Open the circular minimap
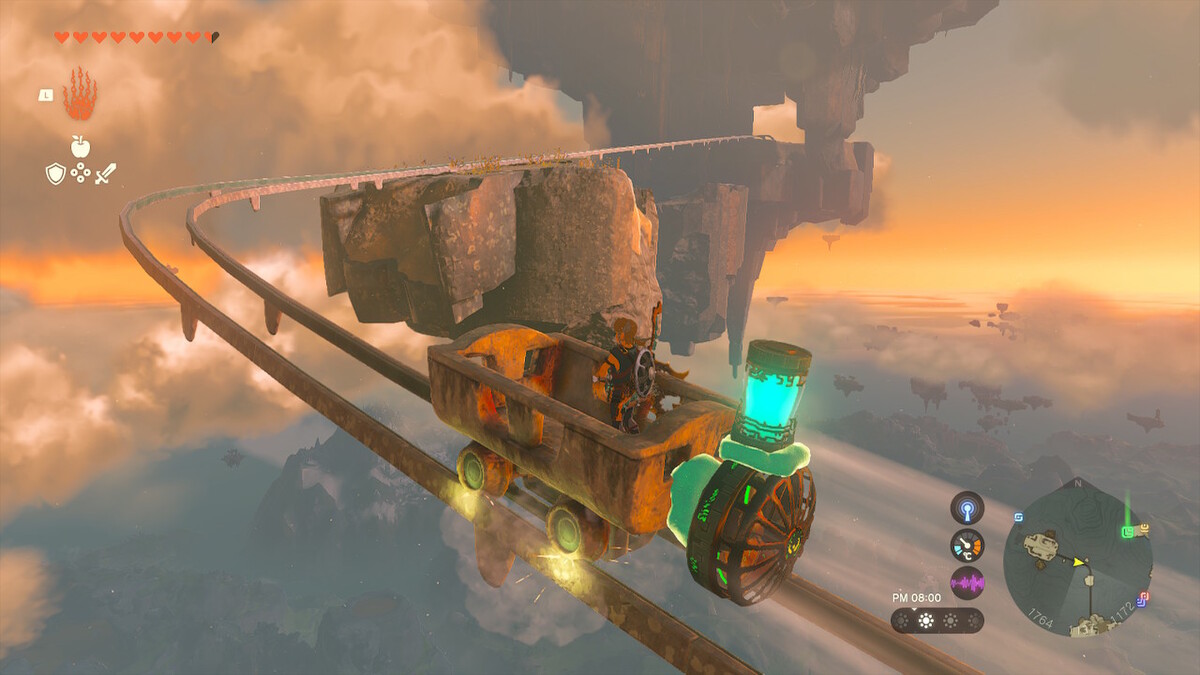Image resolution: width=1200 pixels, height=675 pixels. 1077,561
